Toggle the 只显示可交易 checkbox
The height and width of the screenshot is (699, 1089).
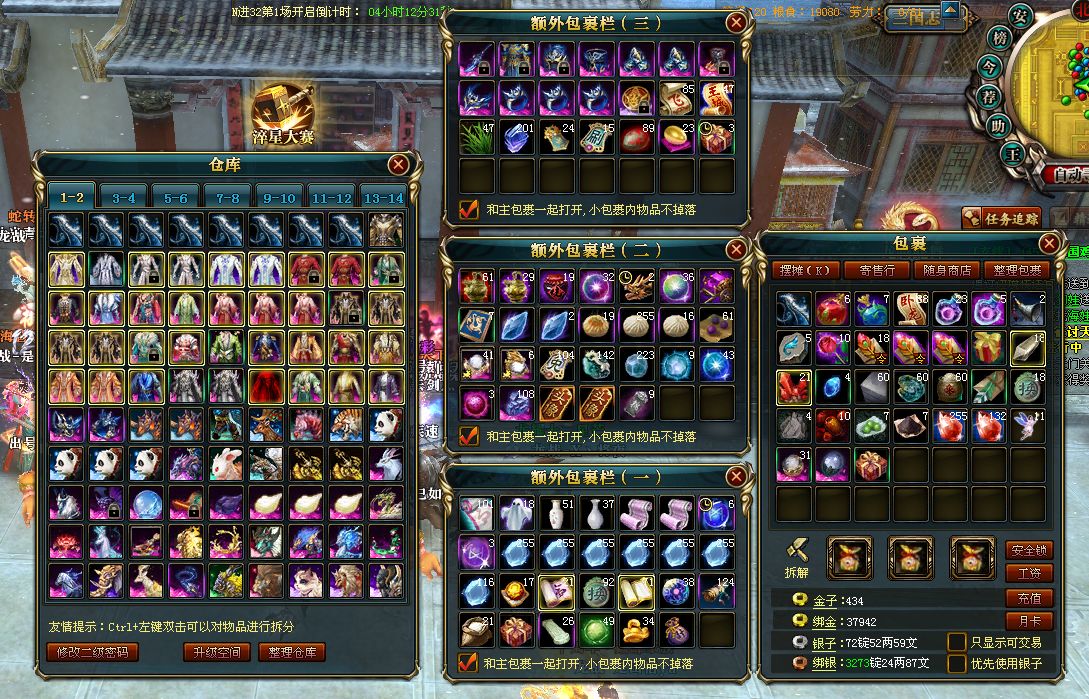click(957, 642)
